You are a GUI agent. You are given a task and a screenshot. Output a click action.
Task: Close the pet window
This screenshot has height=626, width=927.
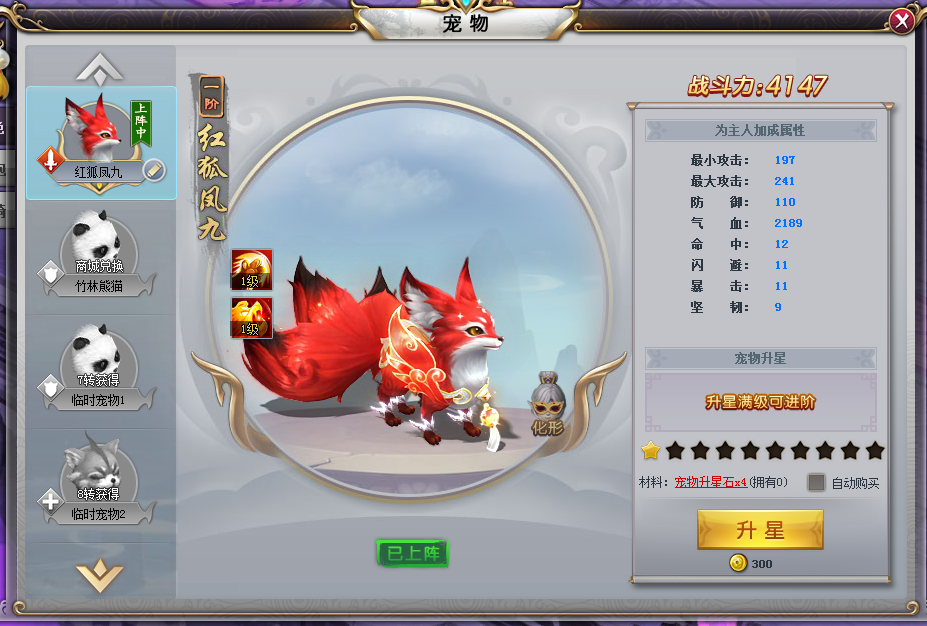tap(901, 21)
